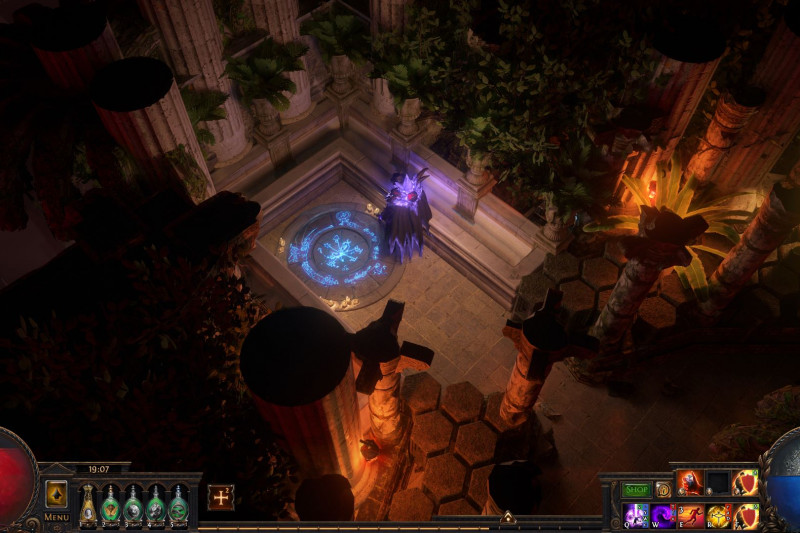Select the golden crosshair skill on R

click(718, 516)
